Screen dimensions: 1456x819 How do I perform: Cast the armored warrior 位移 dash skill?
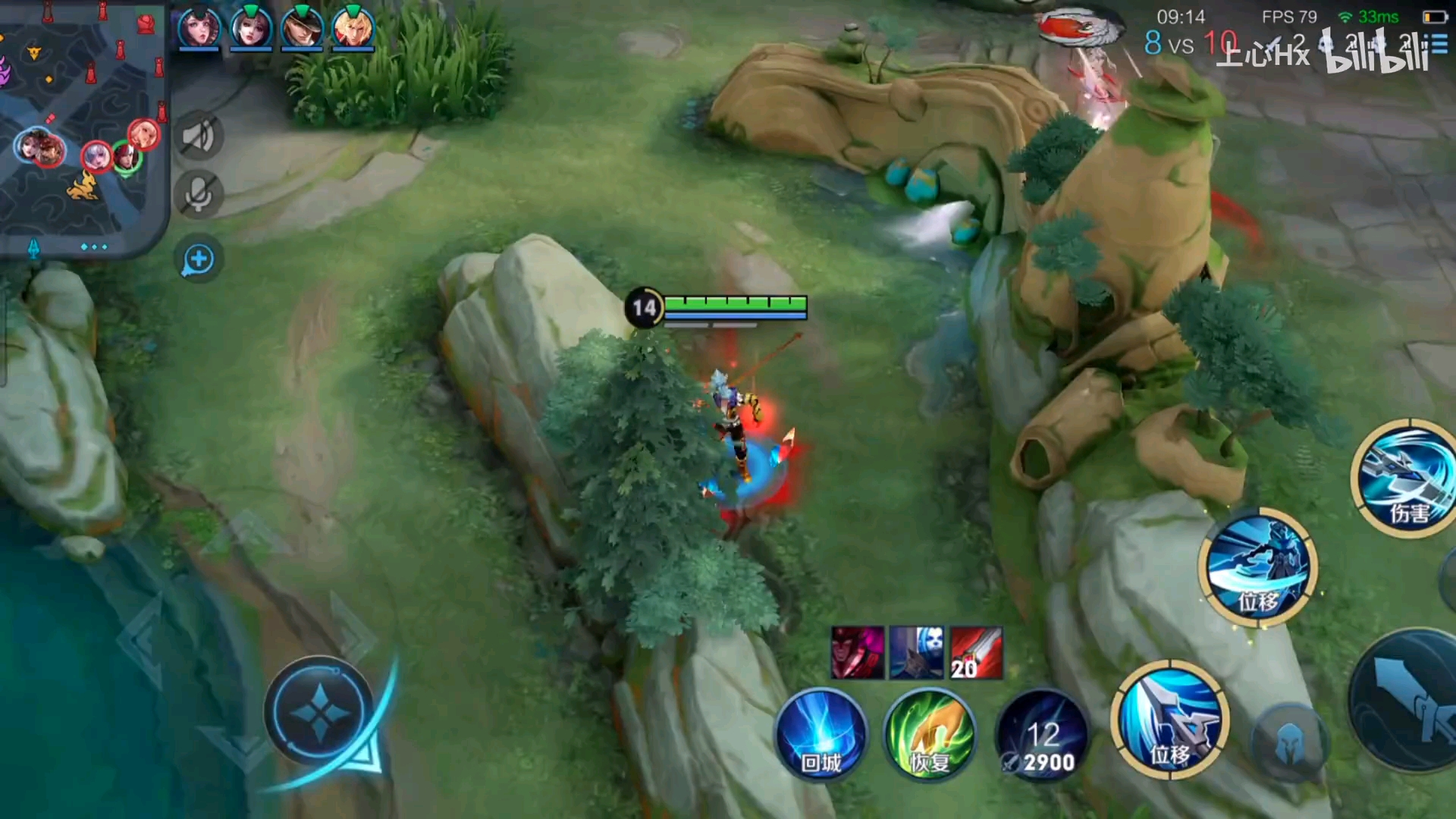click(x=1258, y=566)
